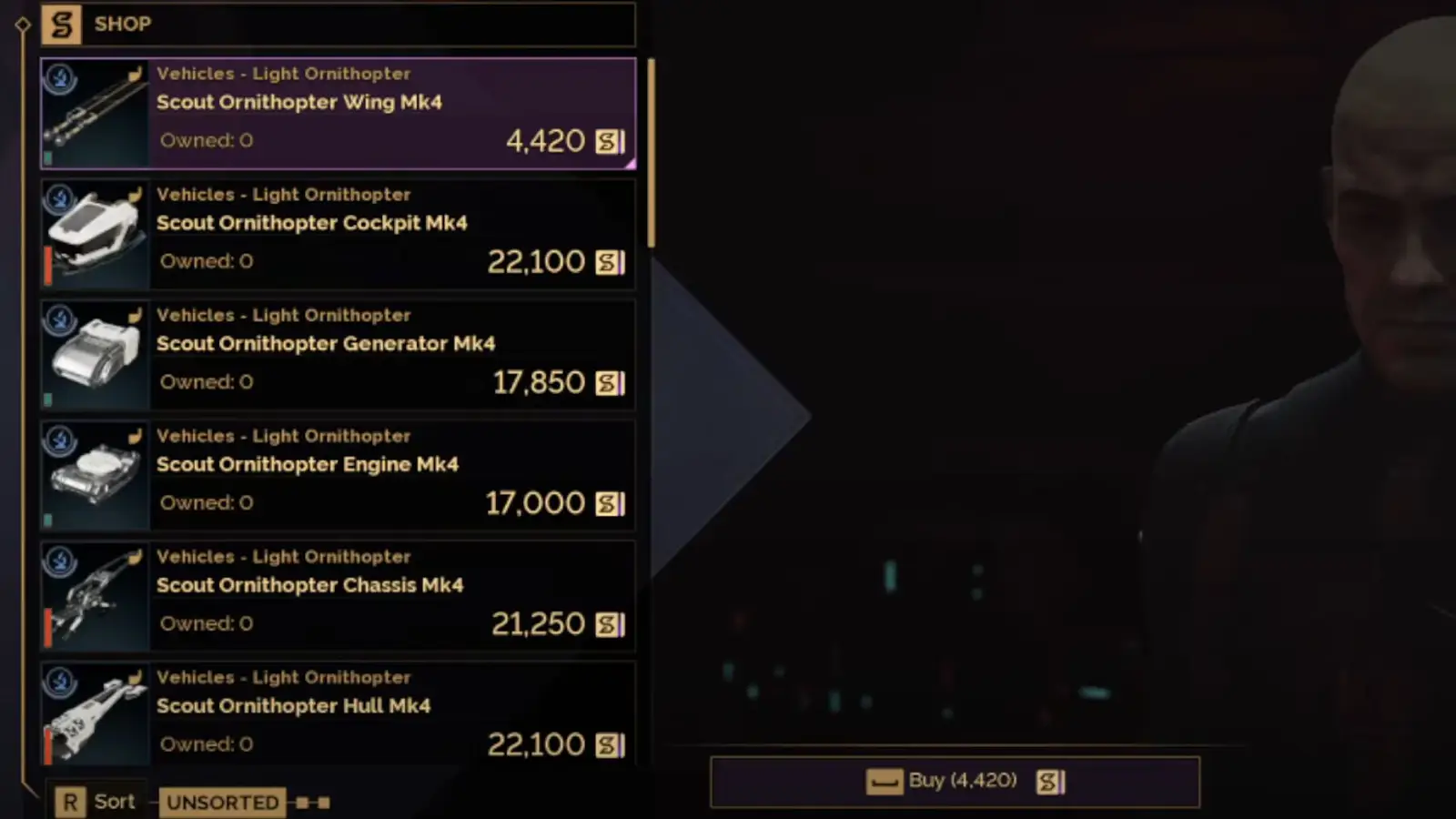Screen dimensions: 1456x819
Task: Select the Vehicles - Light Ornithopter category label
Action: click(x=284, y=74)
